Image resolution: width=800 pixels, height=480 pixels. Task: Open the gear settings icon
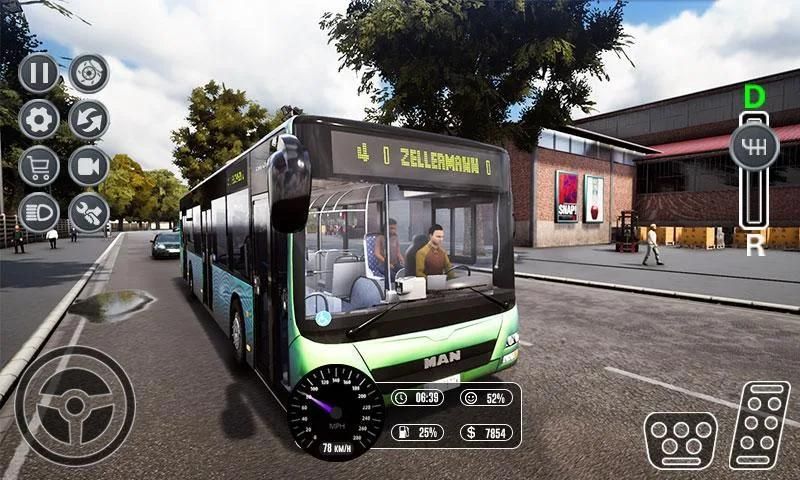point(39,120)
